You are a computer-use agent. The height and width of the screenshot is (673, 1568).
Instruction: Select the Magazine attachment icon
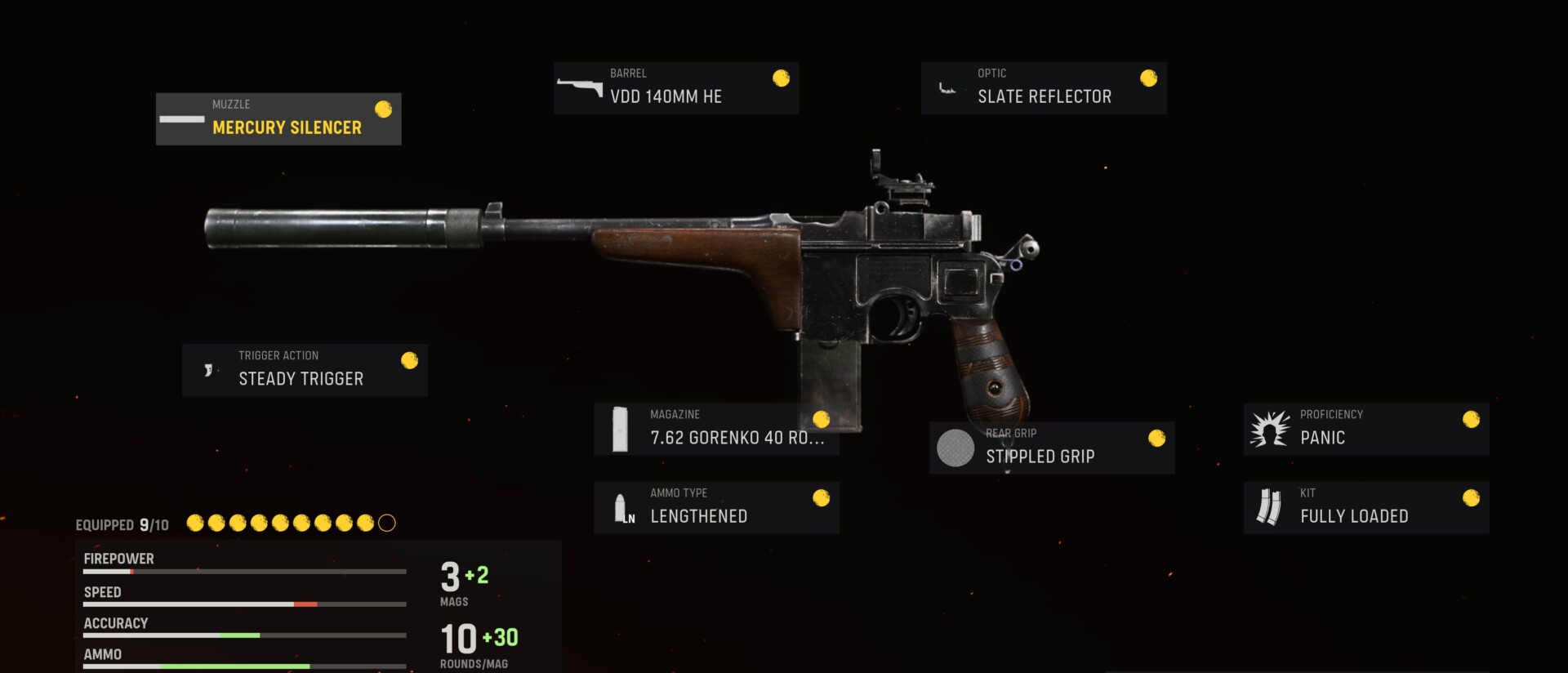click(x=621, y=429)
